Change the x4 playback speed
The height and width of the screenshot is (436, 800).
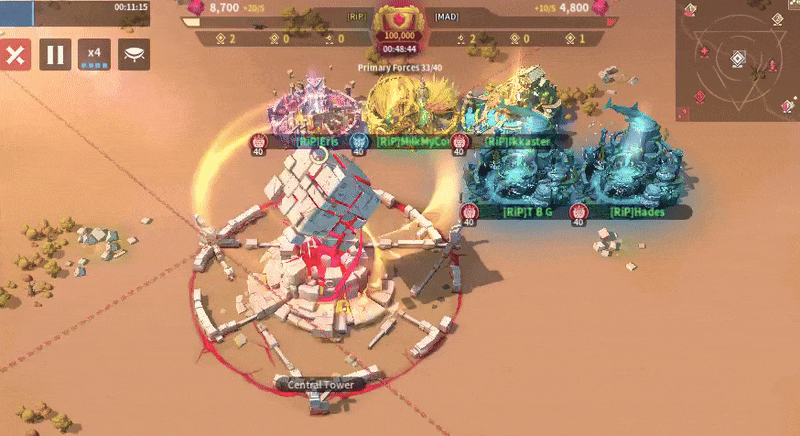click(95, 55)
